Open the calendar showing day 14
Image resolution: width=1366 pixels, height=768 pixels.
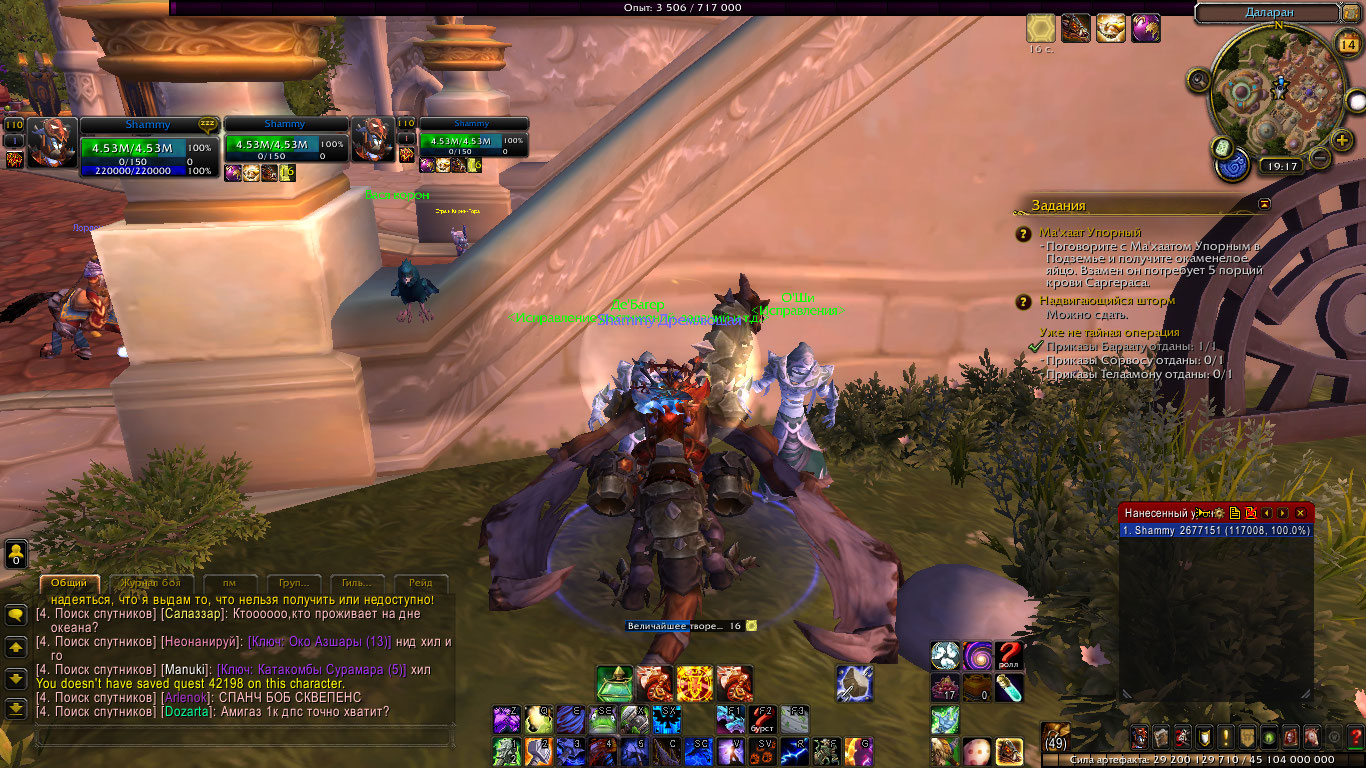(1346, 43)
